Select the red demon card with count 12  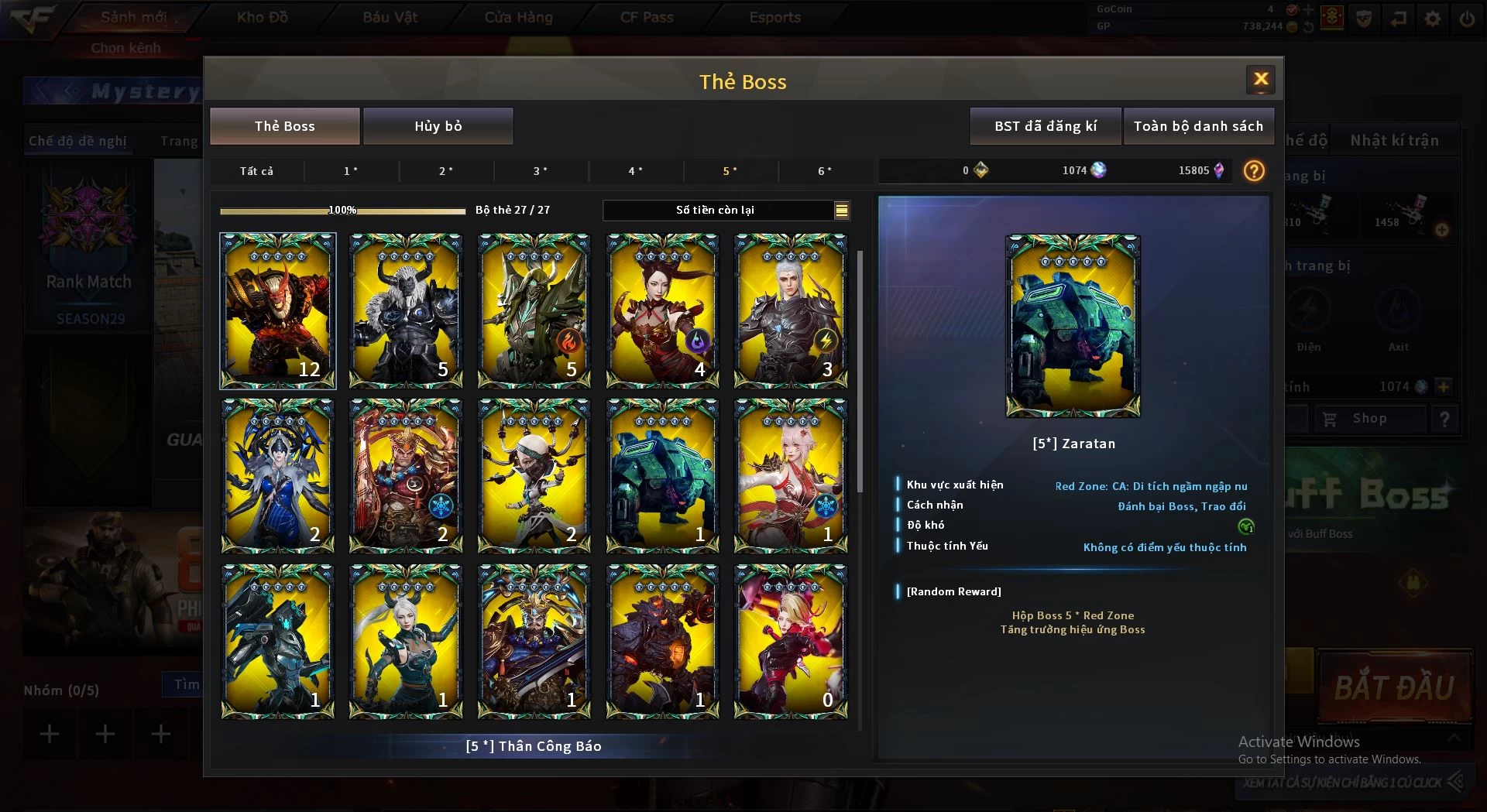277,310
